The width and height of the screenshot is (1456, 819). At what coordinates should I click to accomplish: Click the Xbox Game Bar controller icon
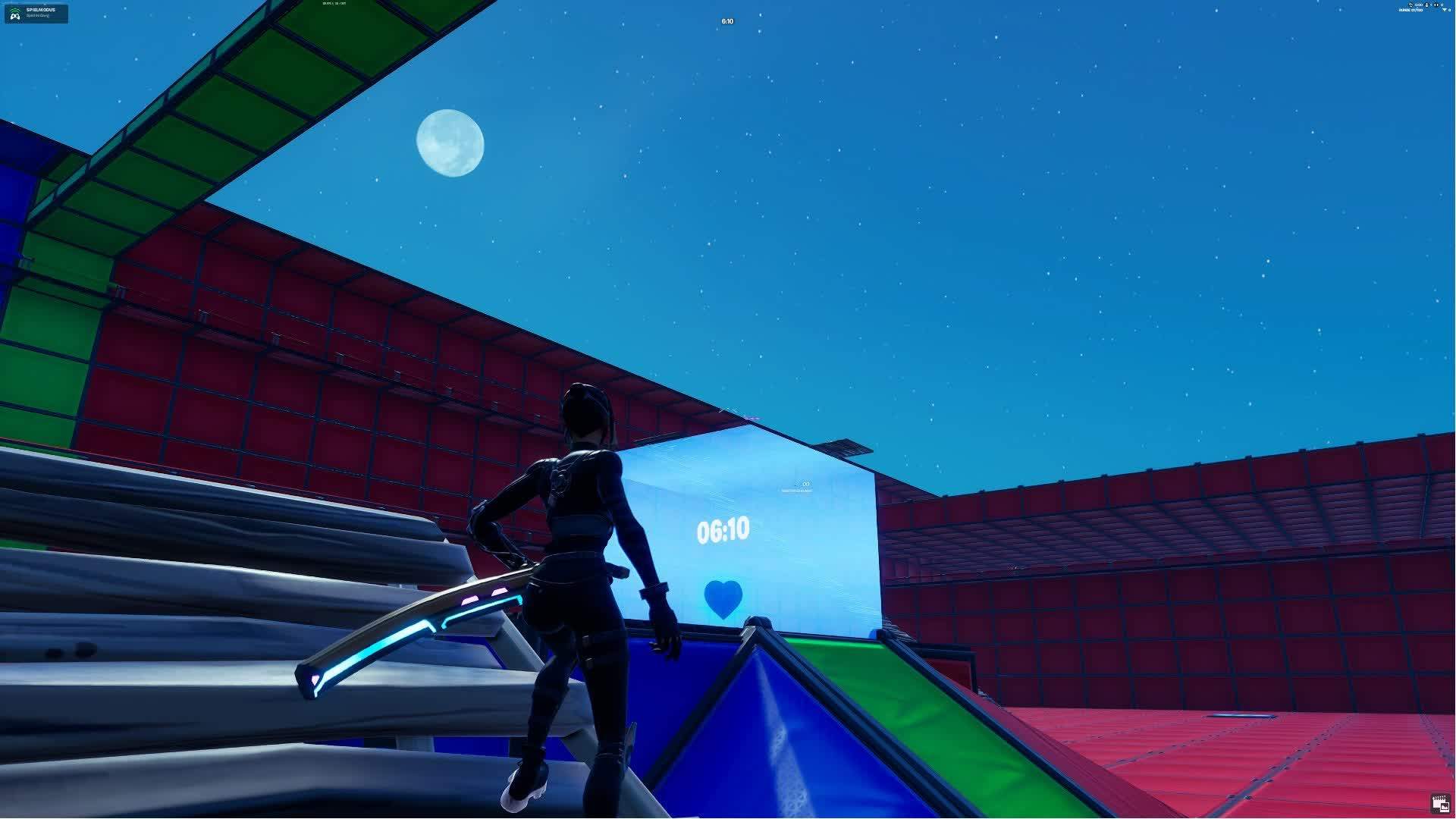click(15, 16)
